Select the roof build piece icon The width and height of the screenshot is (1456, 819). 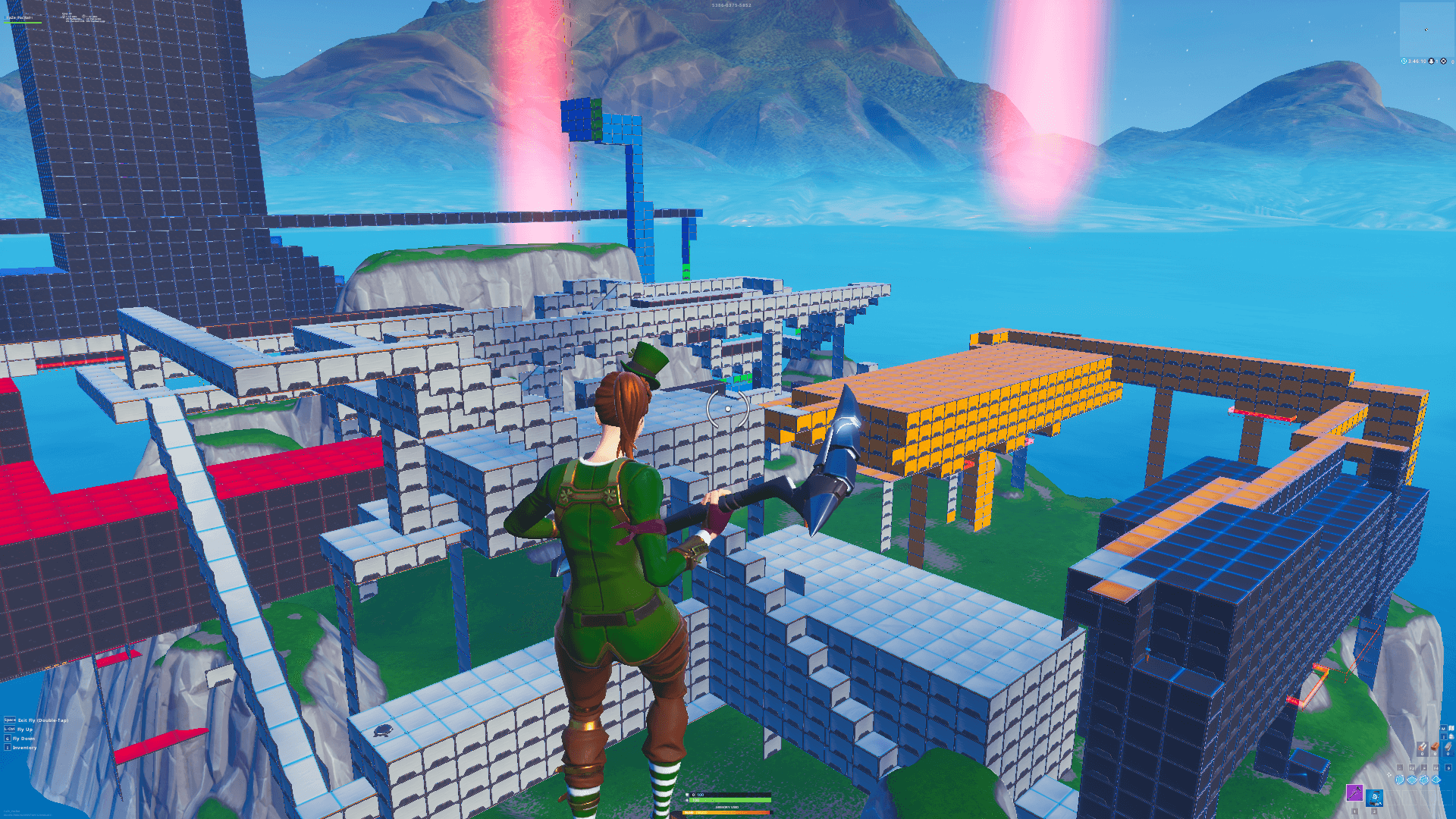pyautogui.click(x=1436, y=780)
